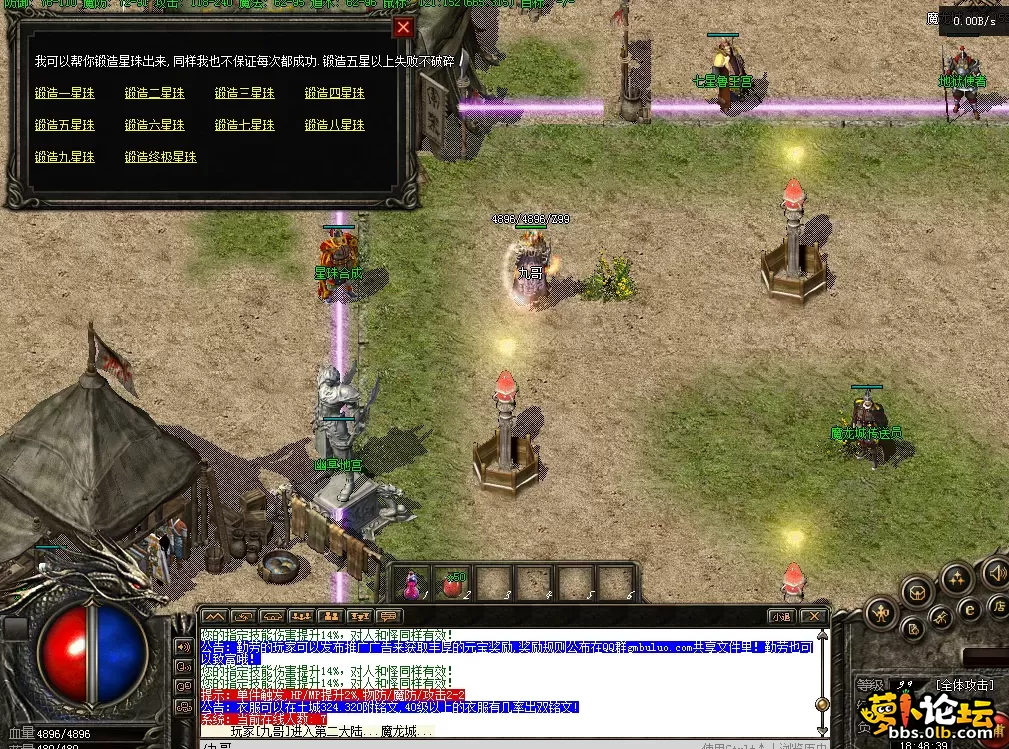Choose 锻造四星珠 from the list
Viewport: 1009px width, 749px height.
tap(335, 94)
